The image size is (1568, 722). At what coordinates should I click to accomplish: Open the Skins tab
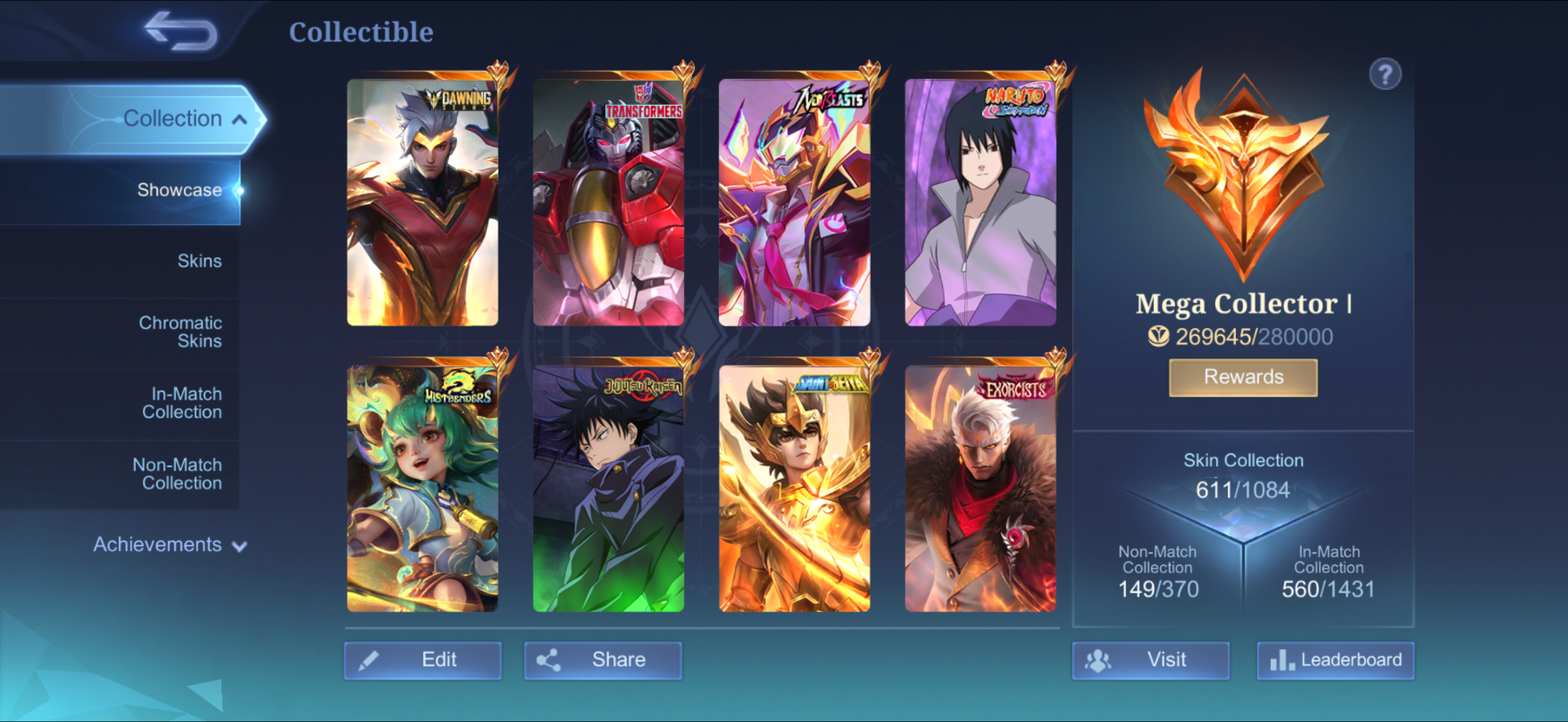click(199, 261)
